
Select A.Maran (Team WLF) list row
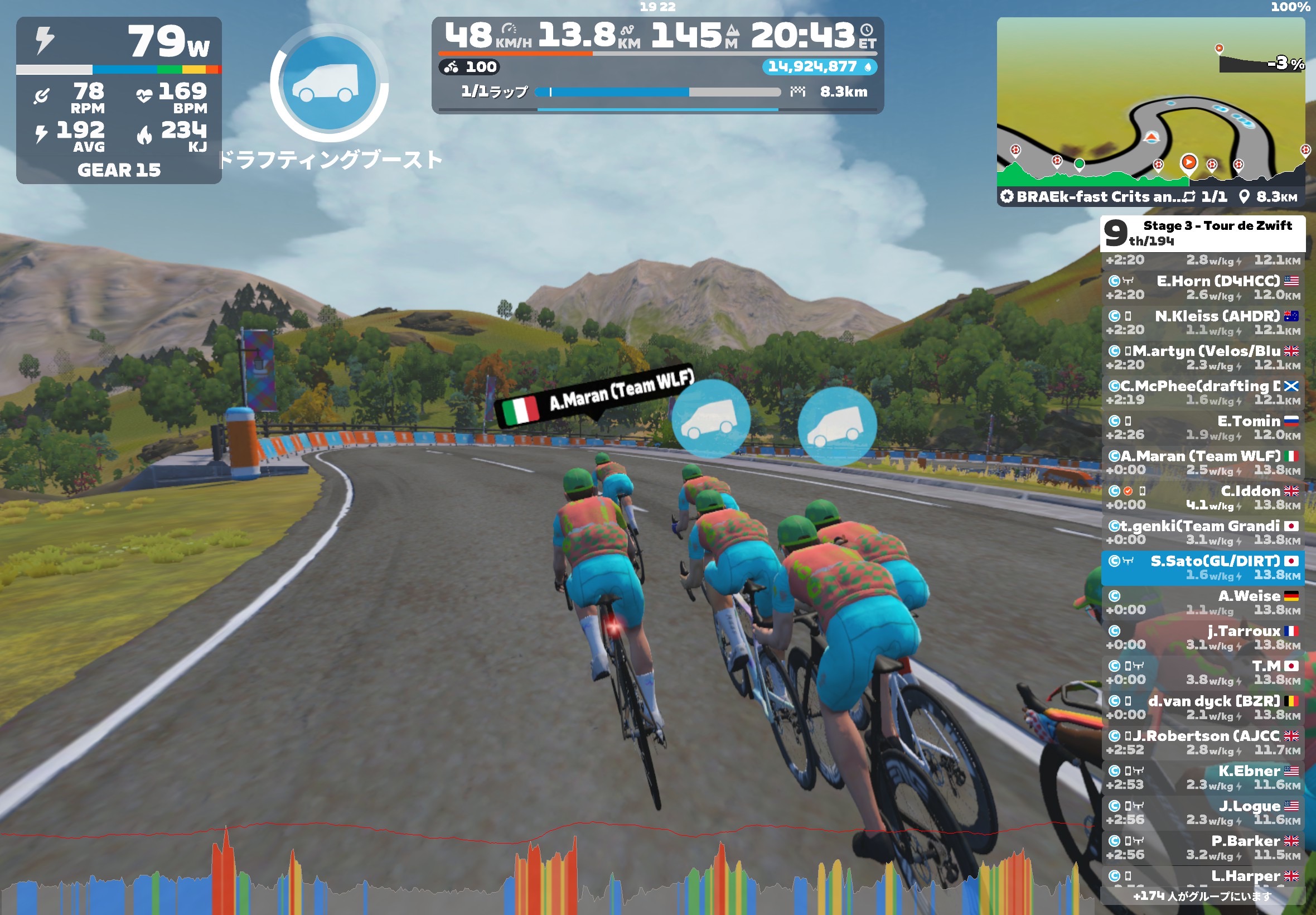point(1202,463)
